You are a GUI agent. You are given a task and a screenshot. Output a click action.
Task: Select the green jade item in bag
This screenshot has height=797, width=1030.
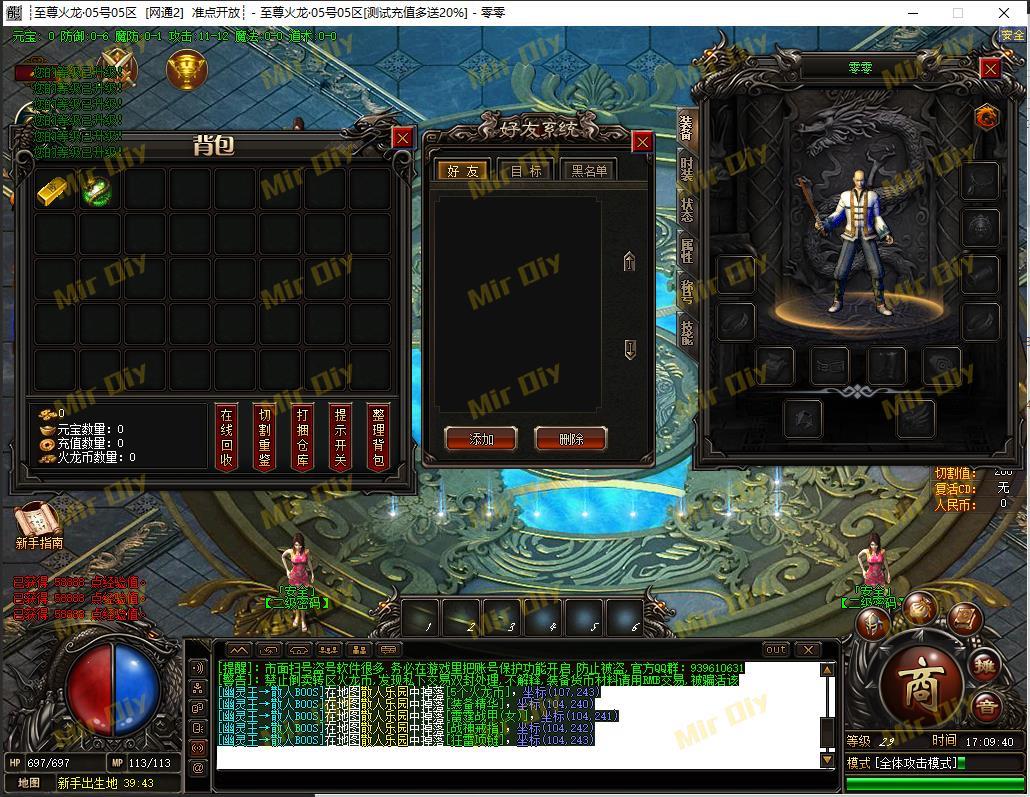click(x=97, y=190)
